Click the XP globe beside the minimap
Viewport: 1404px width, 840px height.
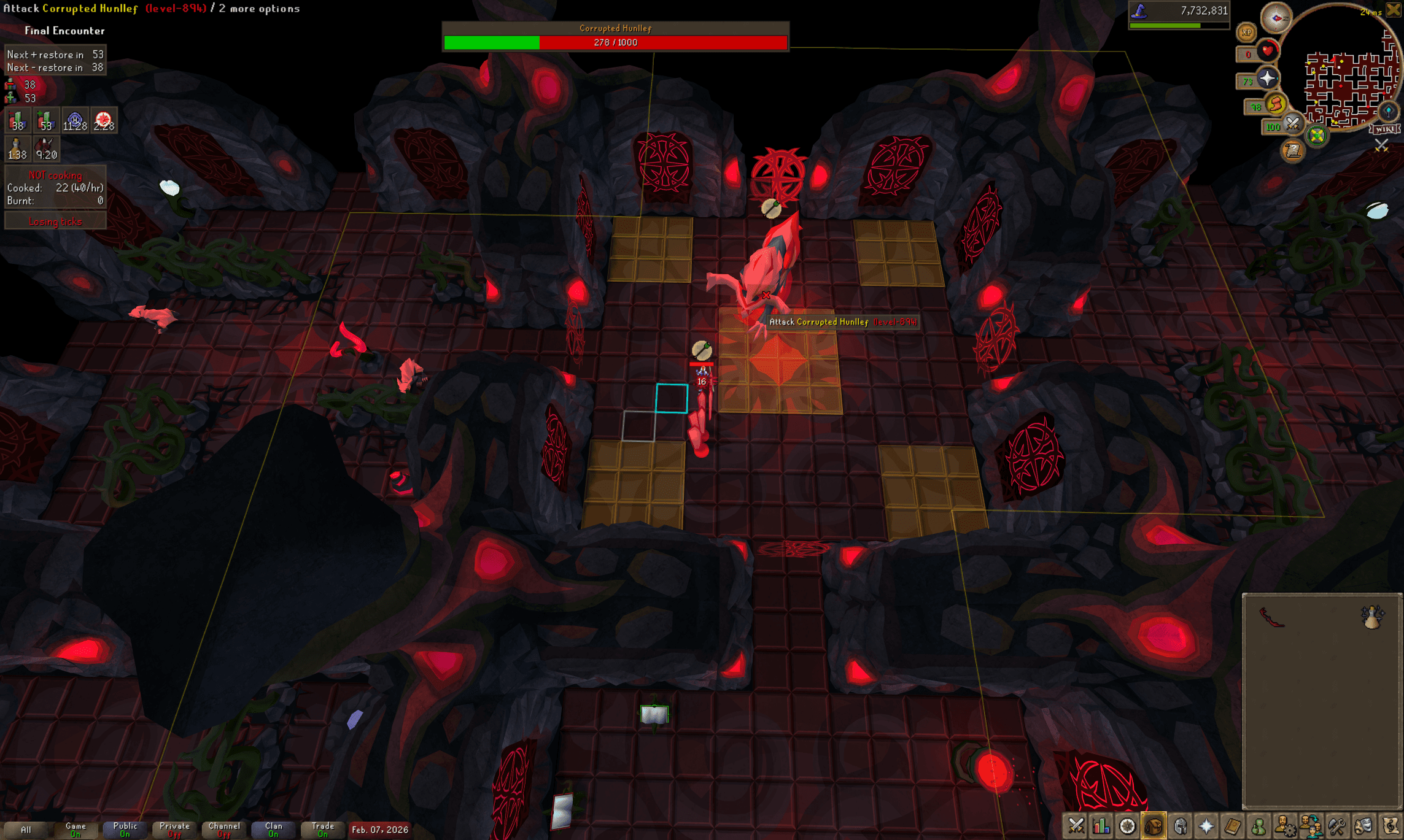pyautogui.click(x=1247, y=33)
